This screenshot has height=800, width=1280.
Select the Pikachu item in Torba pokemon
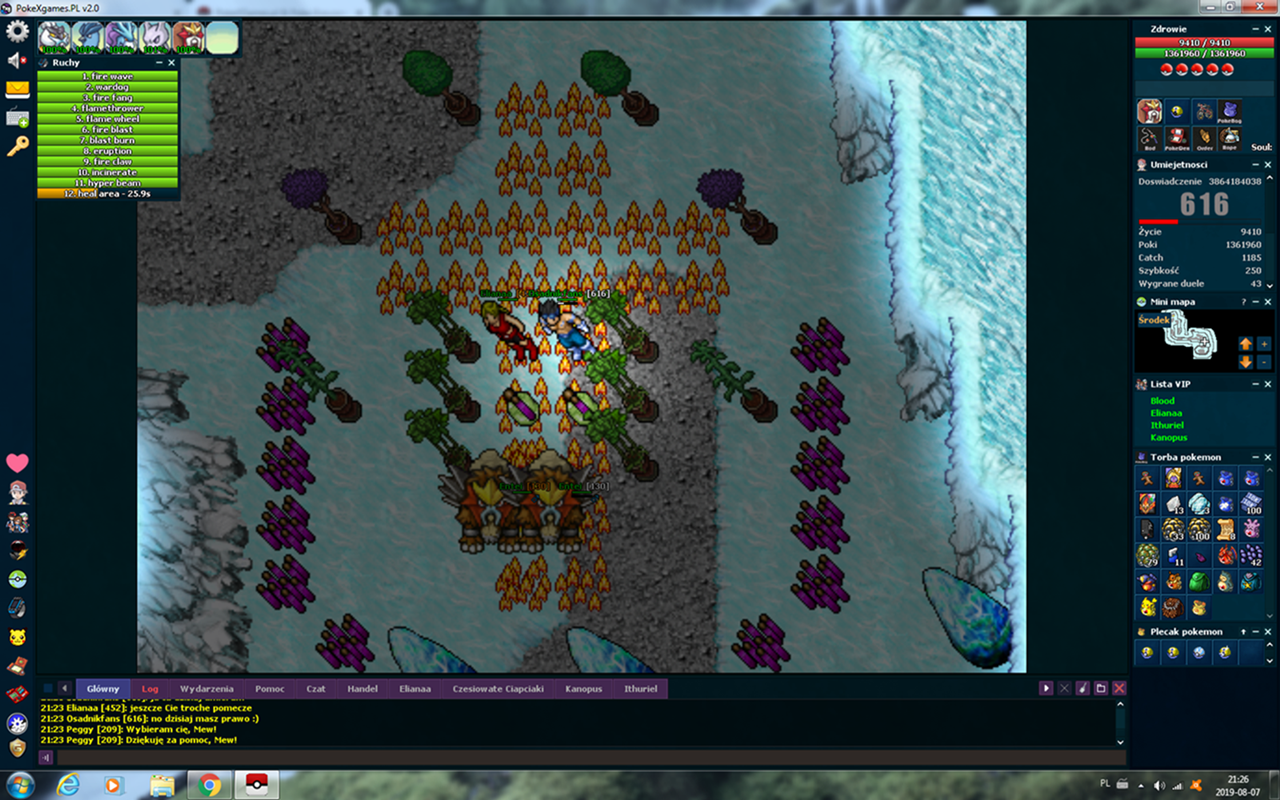(x=1147, y=607)
